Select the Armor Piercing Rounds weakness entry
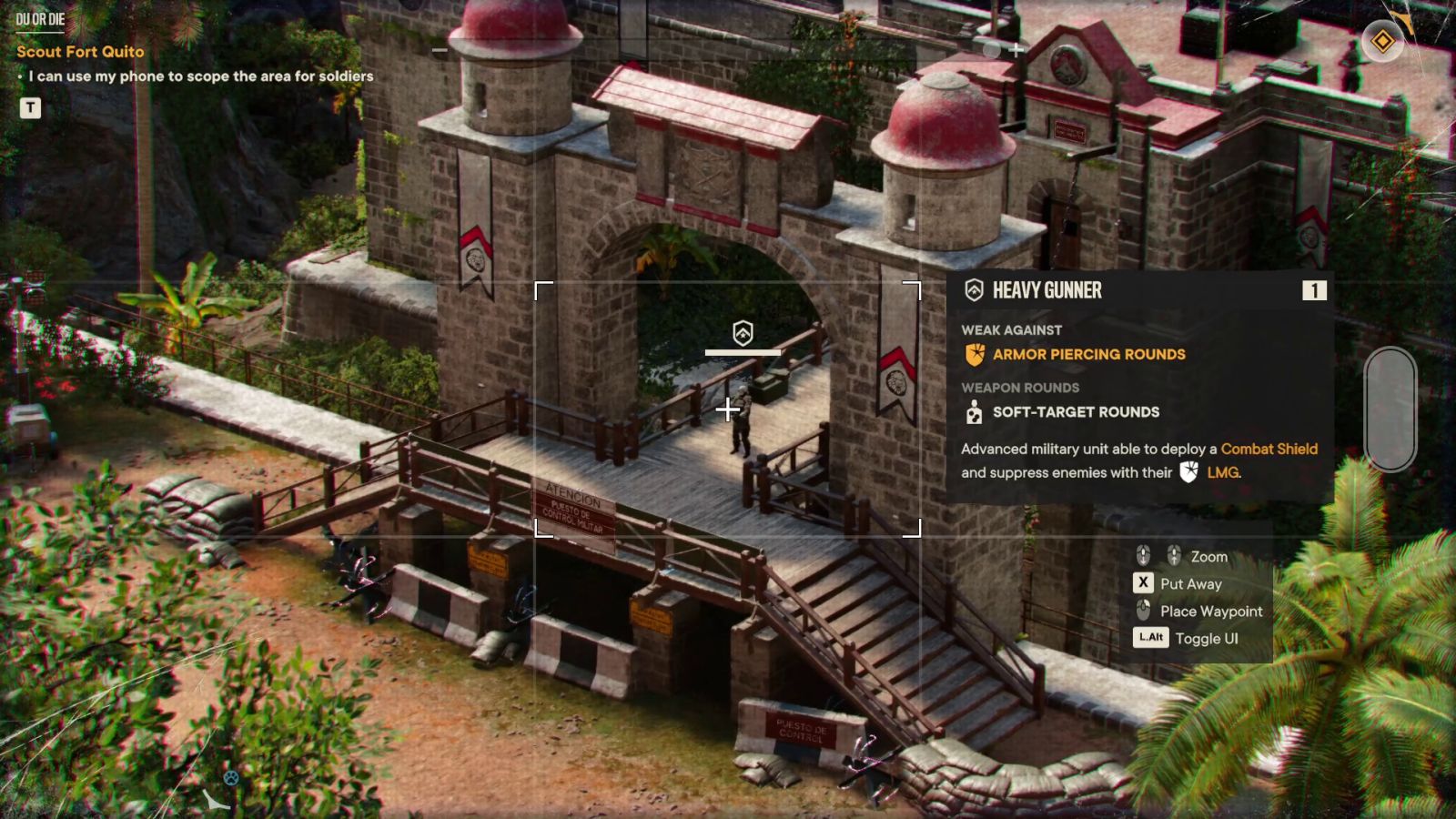1456x819 pixels. point(1088,355)
